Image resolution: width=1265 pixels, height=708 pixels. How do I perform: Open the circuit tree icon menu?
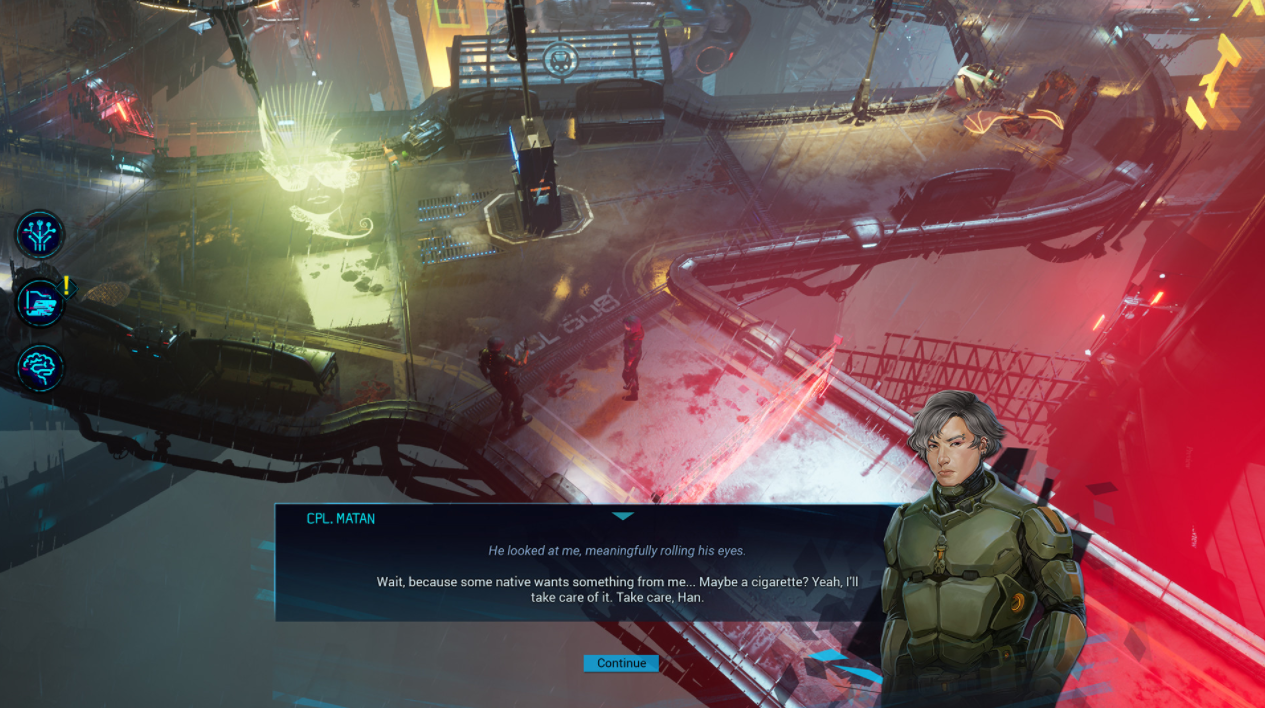(x=40, y=234)
